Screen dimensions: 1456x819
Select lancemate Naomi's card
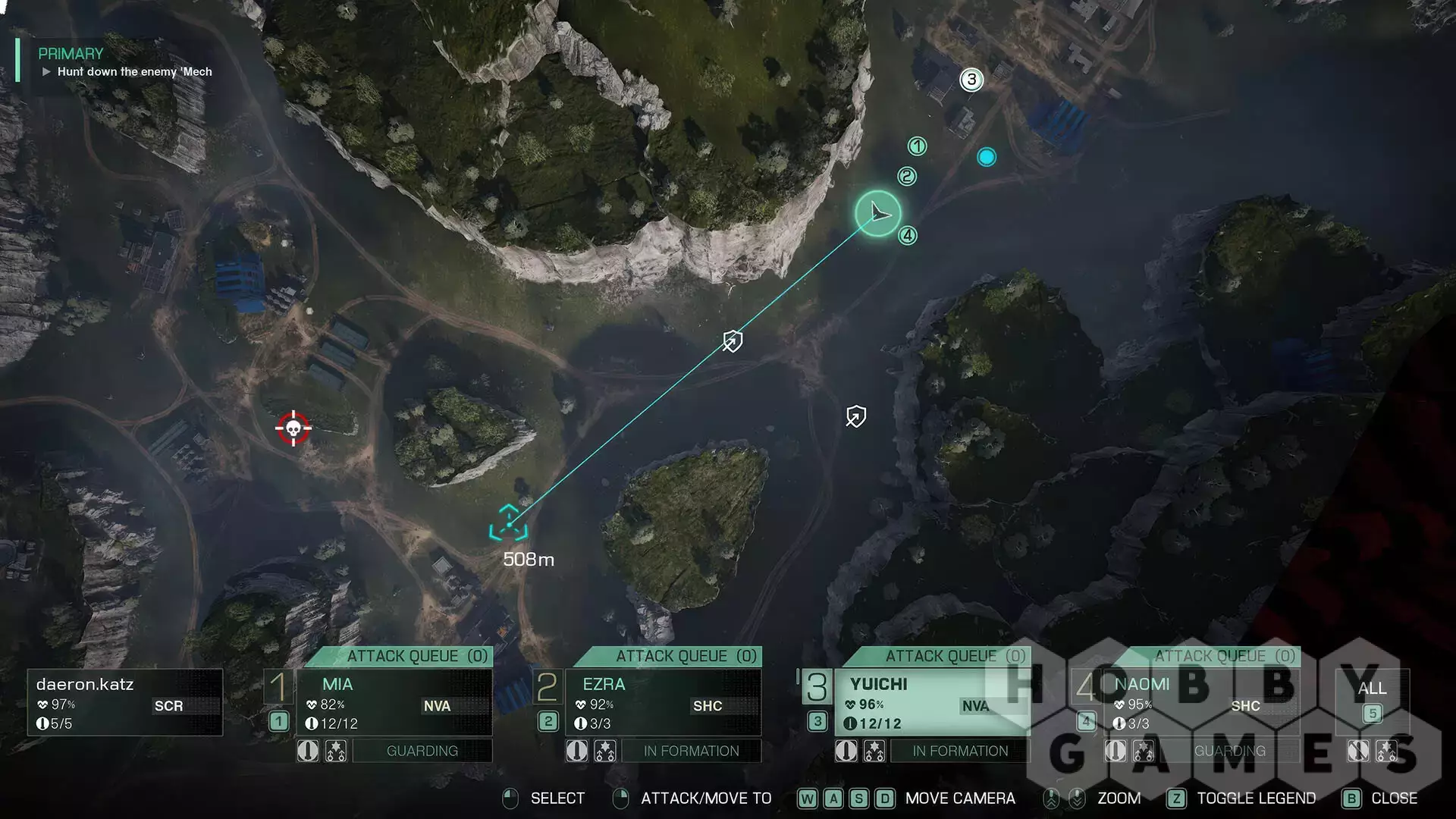pos(1201,702)
